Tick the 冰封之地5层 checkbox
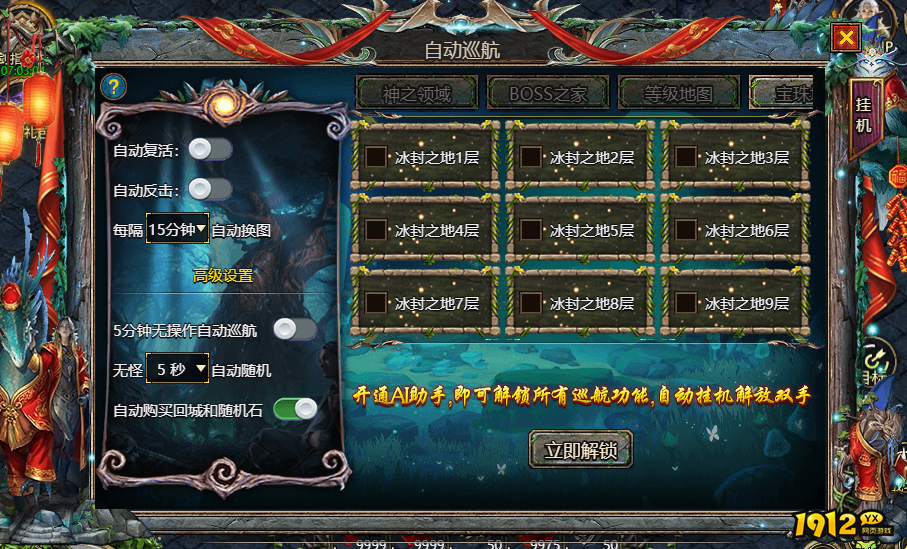This screenshot has width=907, height=549. click(x=532, y=230)
